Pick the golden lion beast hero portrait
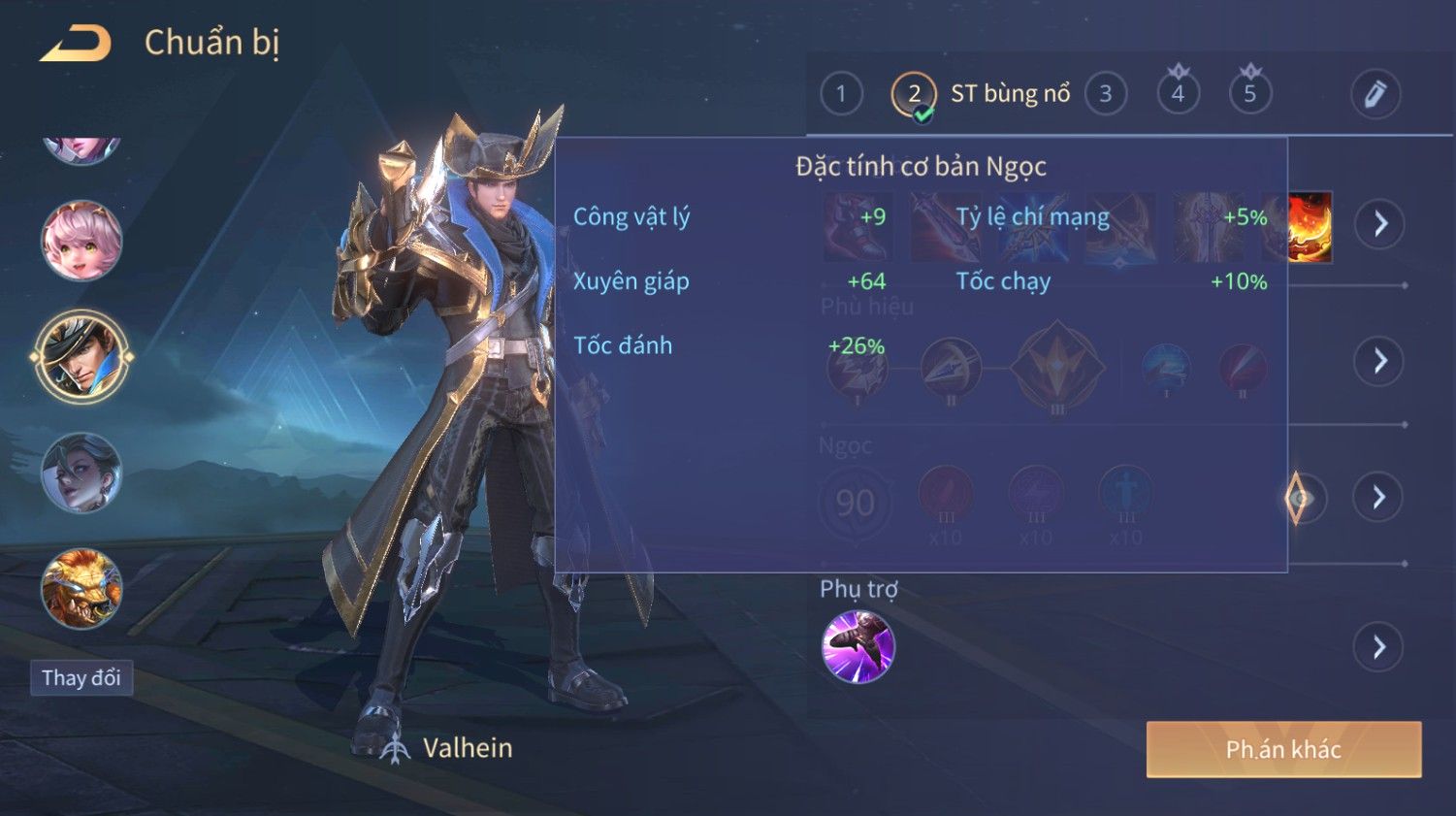 point(81,588)
